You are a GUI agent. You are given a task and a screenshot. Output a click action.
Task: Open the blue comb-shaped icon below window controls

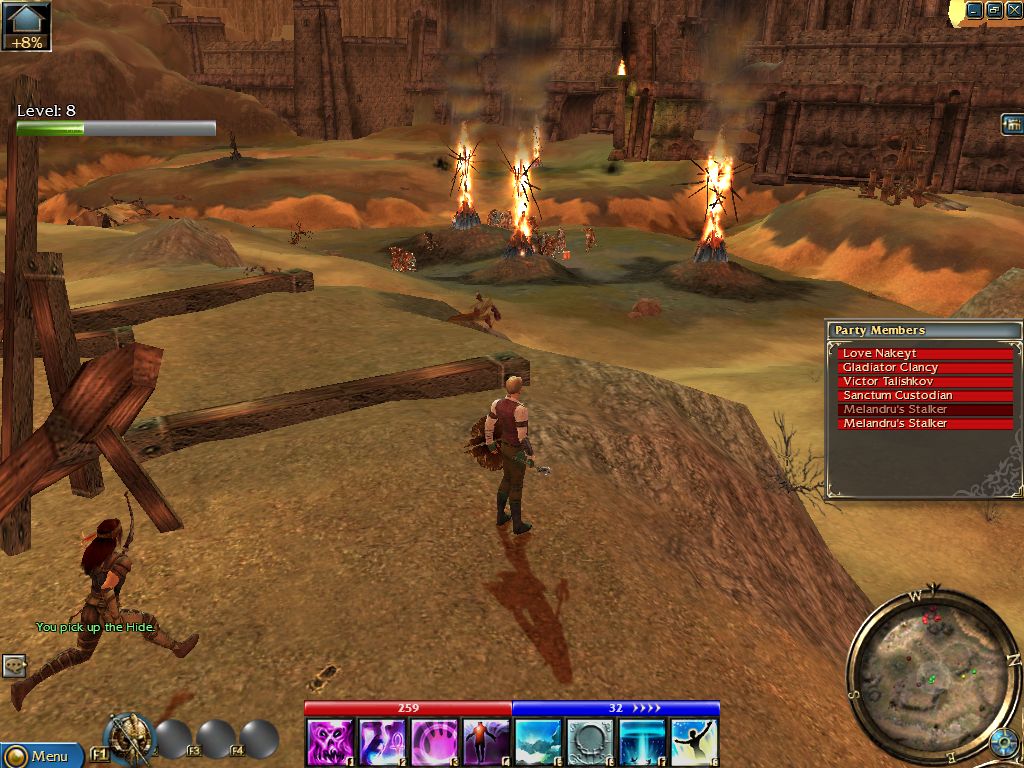tap(1011, 124)
